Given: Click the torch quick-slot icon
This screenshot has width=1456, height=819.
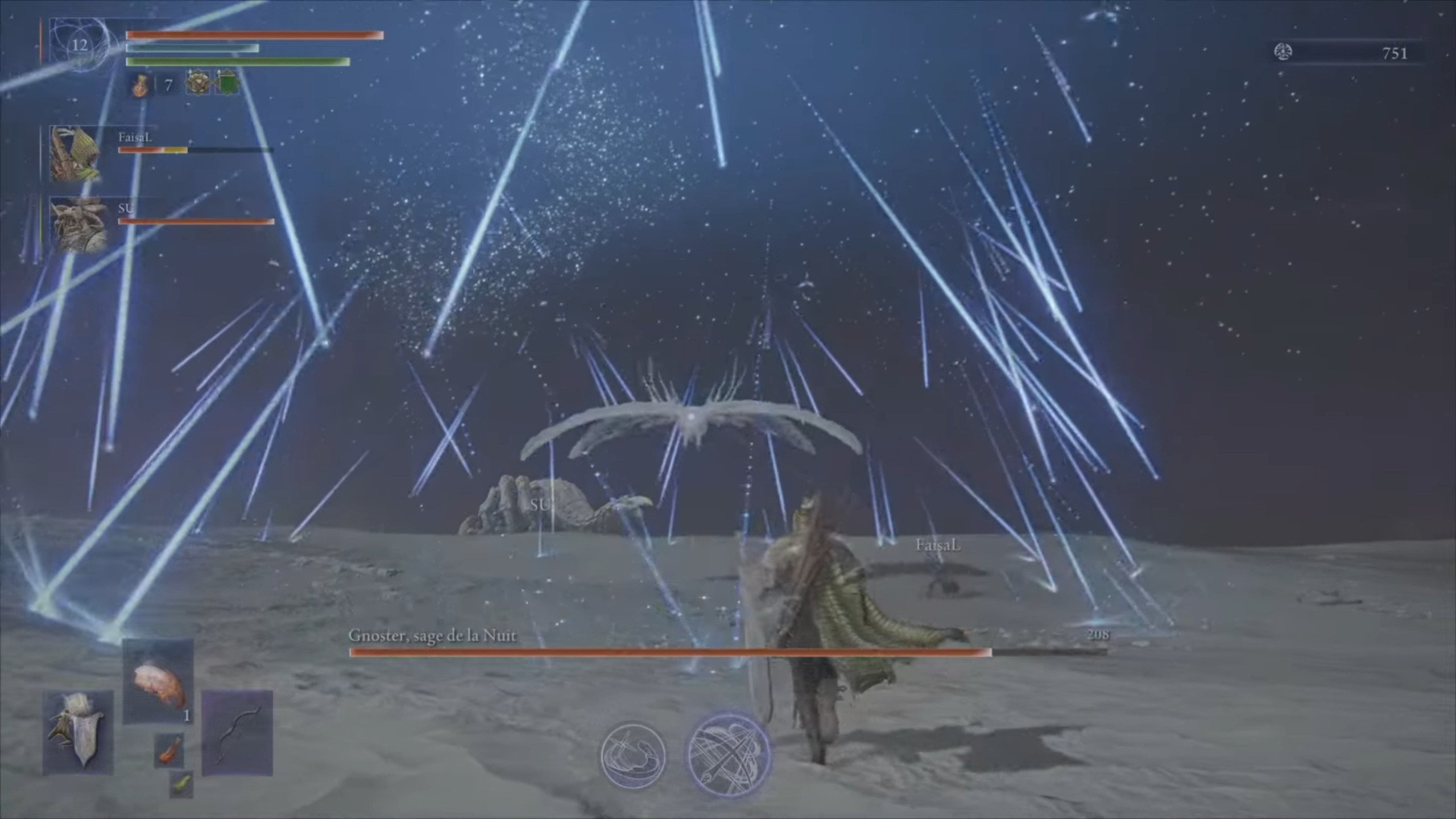Looking at the screenshot, I should point(168,751).
